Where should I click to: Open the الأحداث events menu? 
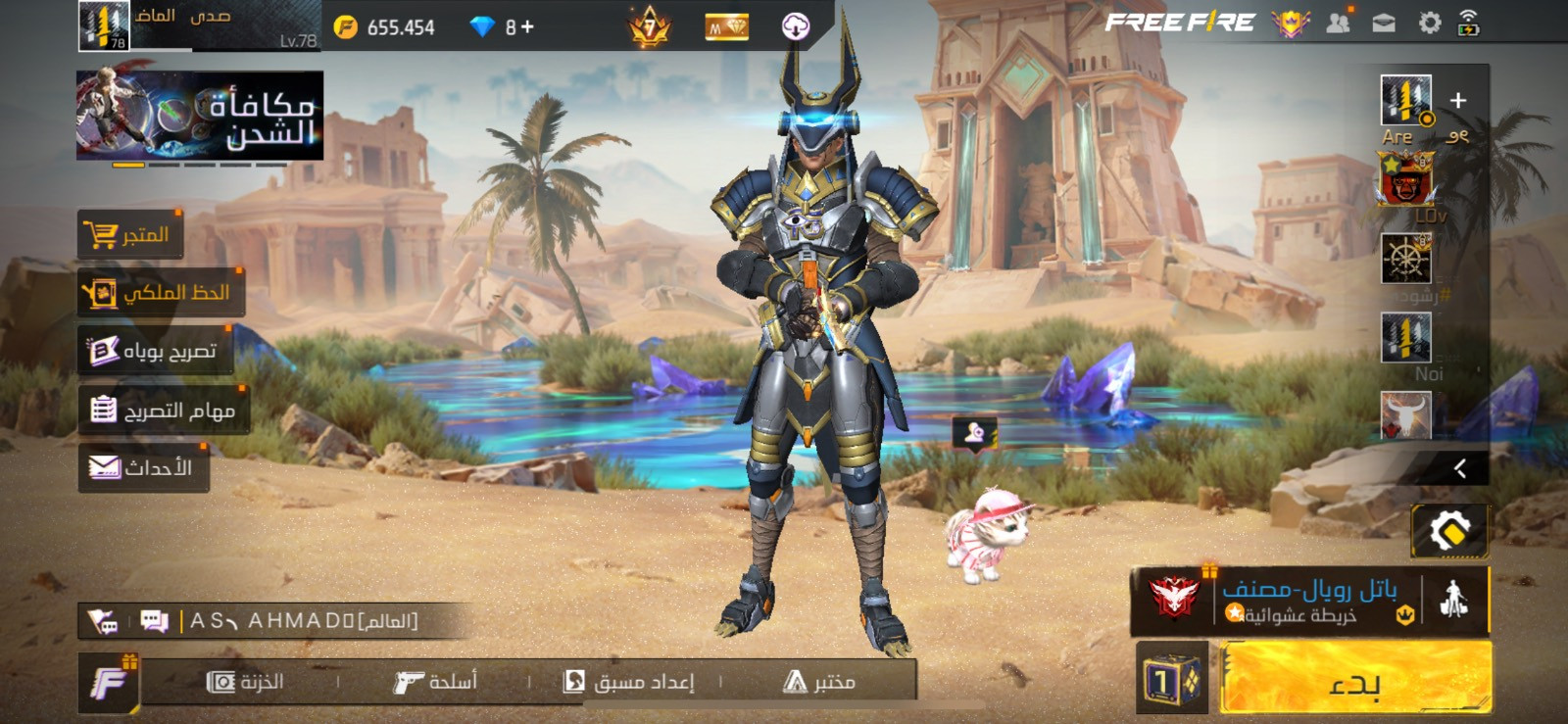pos(143,467)
